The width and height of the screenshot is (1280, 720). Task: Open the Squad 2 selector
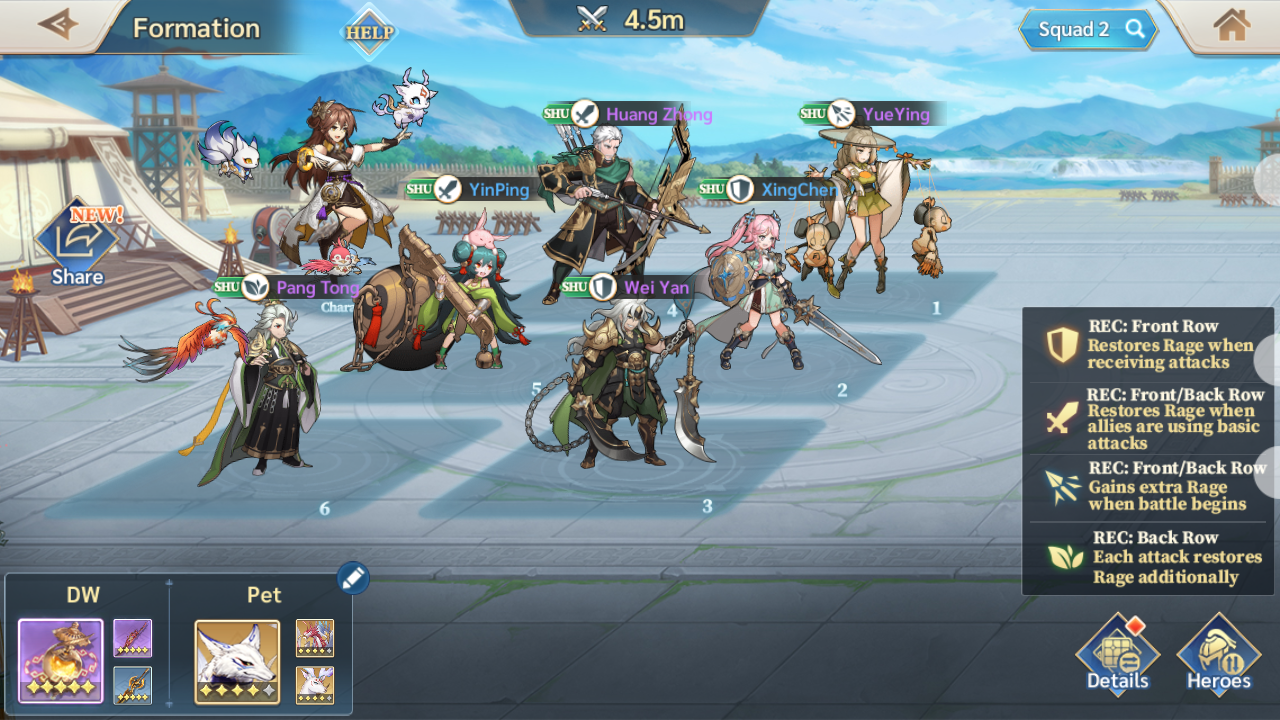[x=1088, y=30]
